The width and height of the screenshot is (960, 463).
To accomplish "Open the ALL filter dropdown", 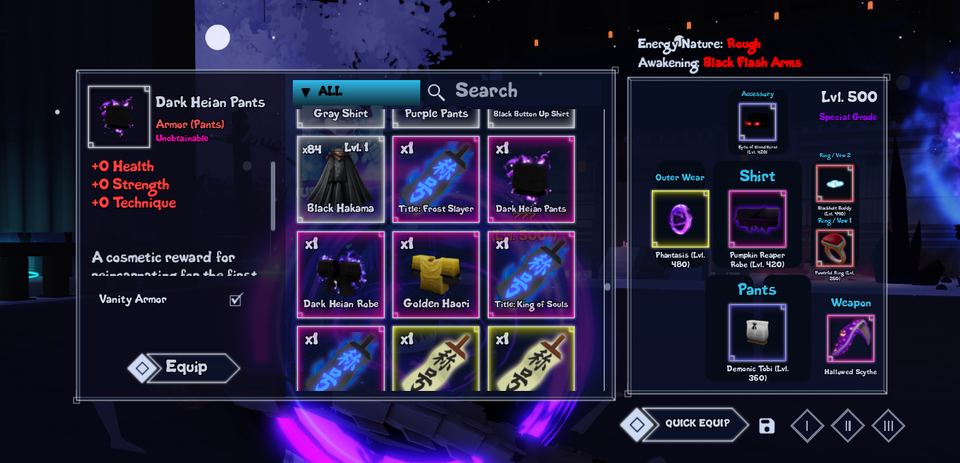I will click(x=356, y=91).
